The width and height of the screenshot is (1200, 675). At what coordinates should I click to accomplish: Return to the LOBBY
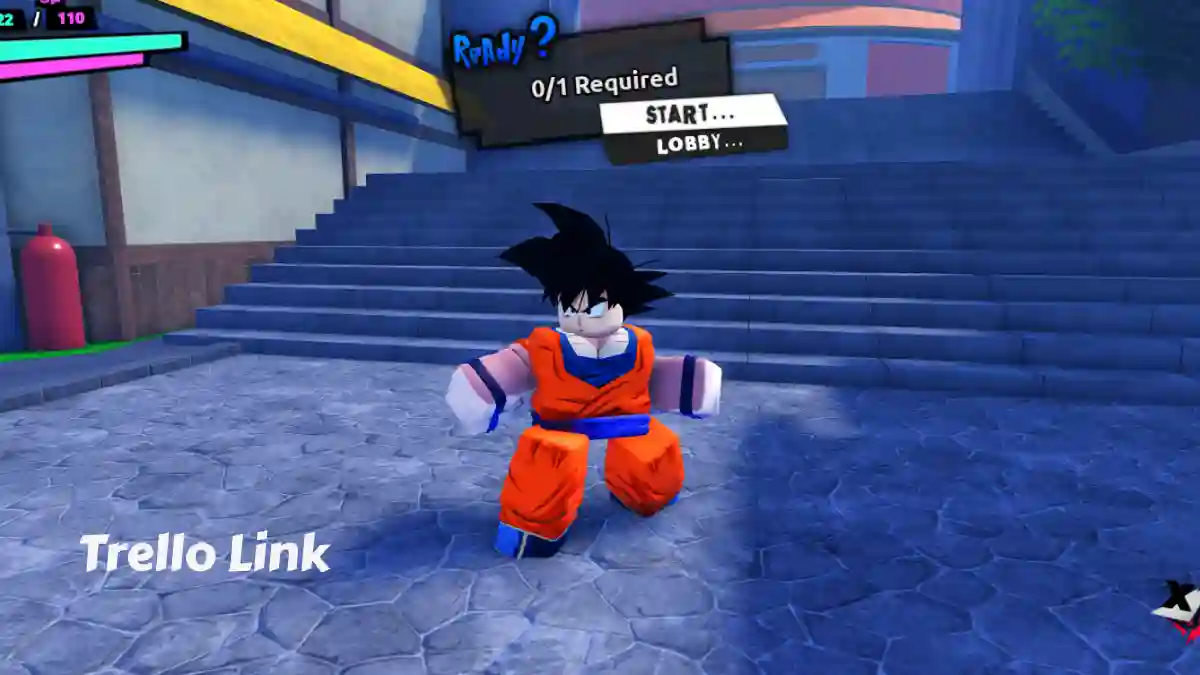(699, 144)
